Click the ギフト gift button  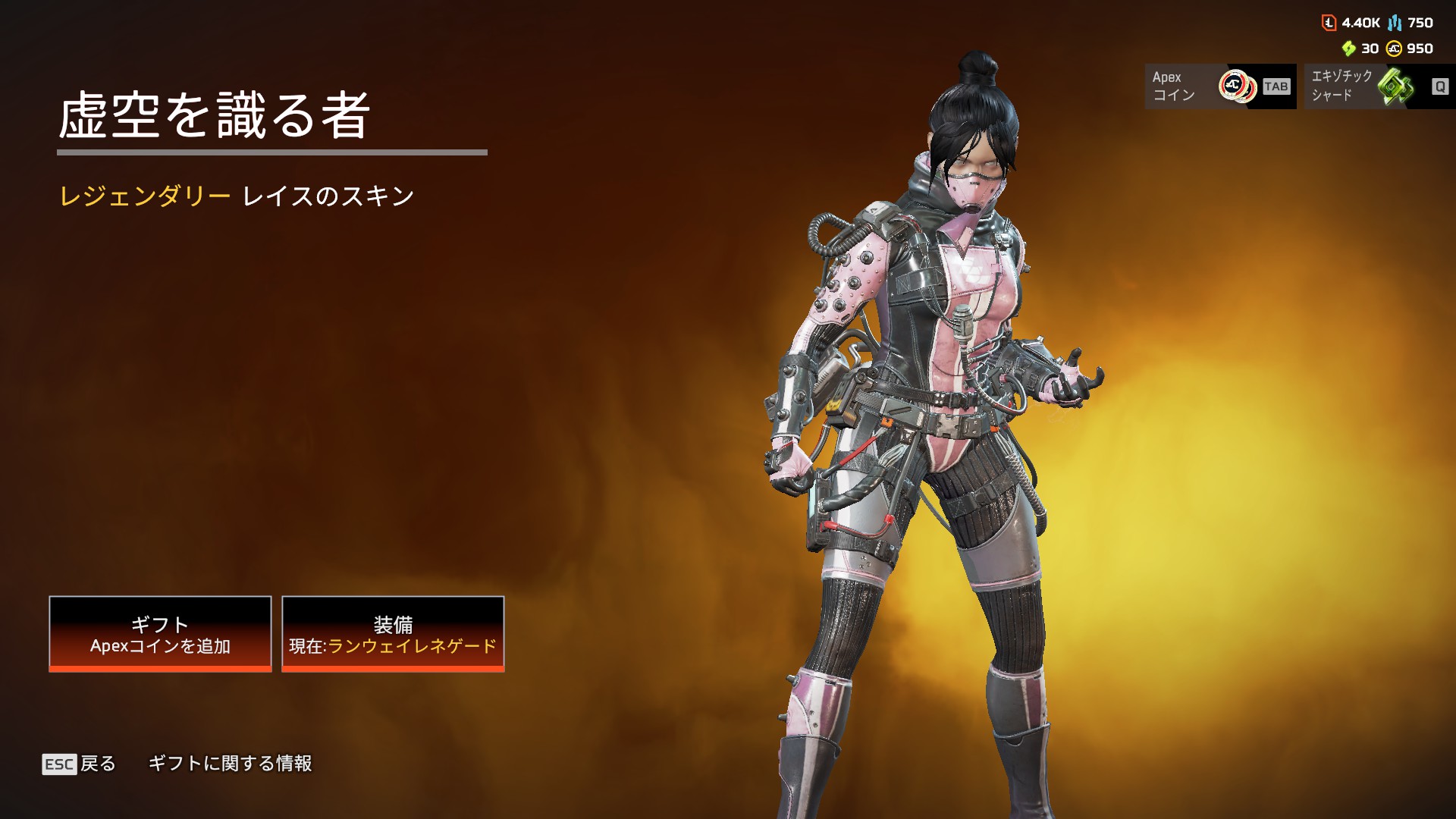pyautogui.click(x=160, y=634)
